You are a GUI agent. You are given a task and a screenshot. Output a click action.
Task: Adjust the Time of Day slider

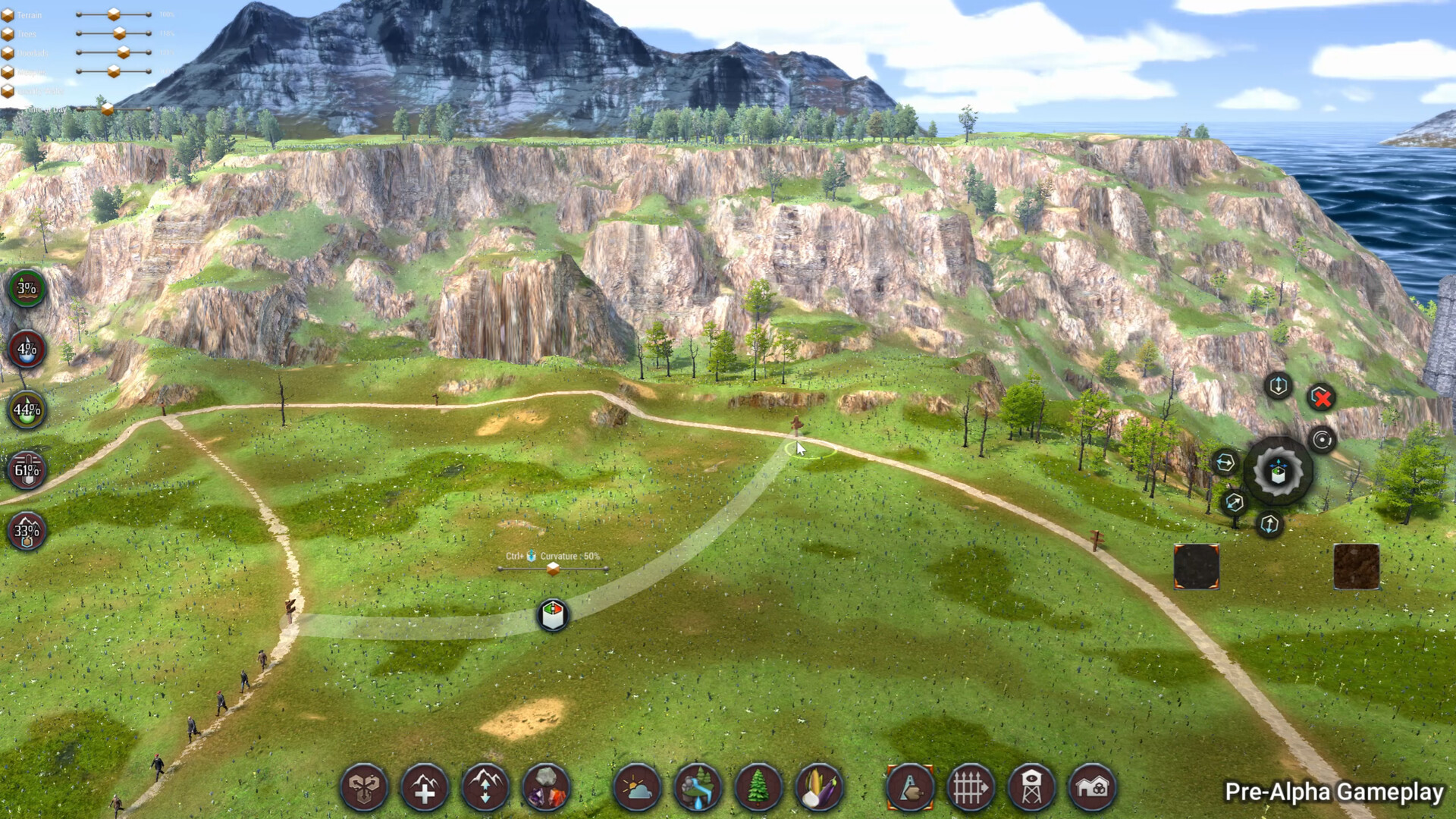[107, 109]
